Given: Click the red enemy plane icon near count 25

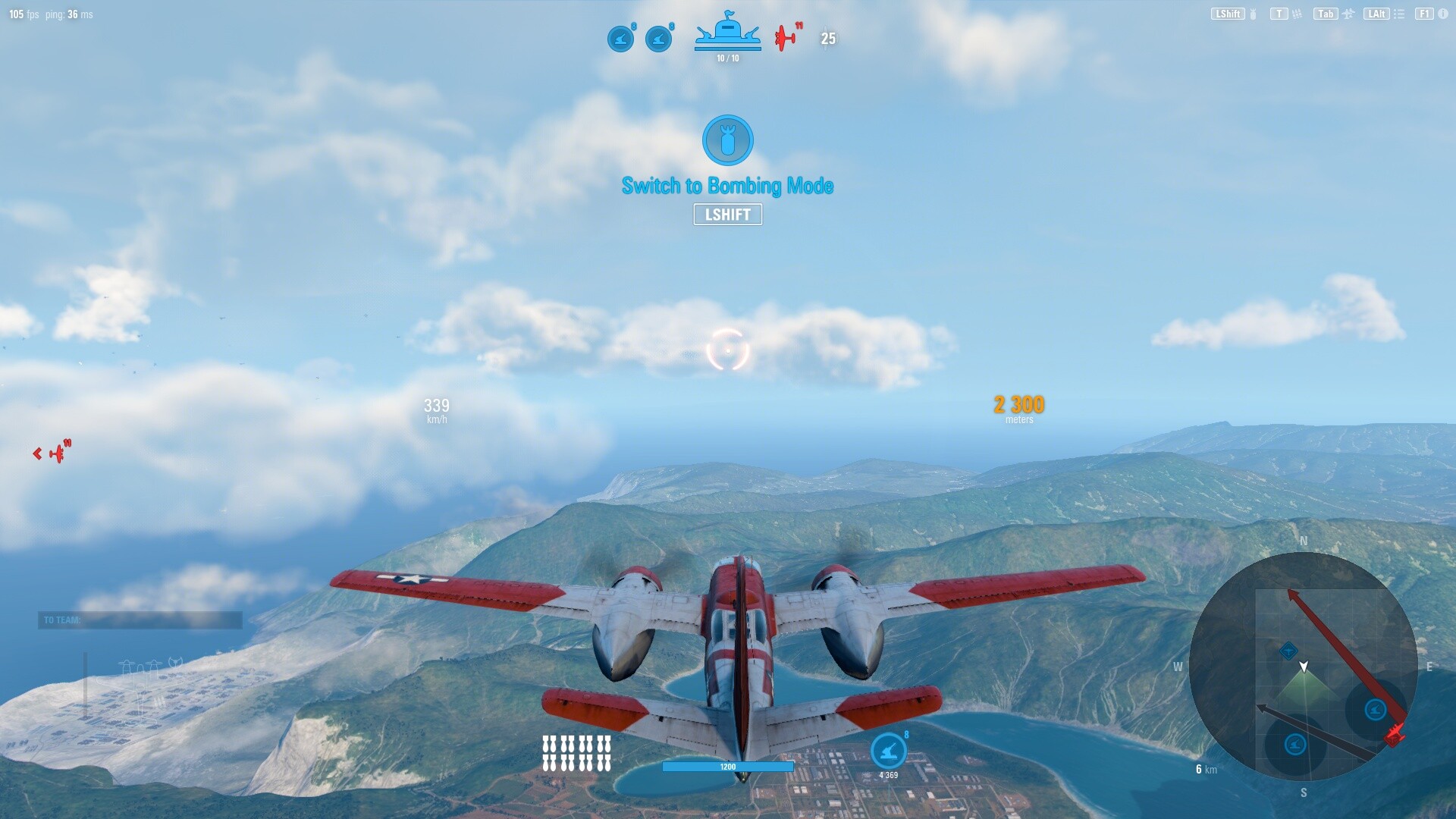Looking at the screenshot, I should coord(784,38).
